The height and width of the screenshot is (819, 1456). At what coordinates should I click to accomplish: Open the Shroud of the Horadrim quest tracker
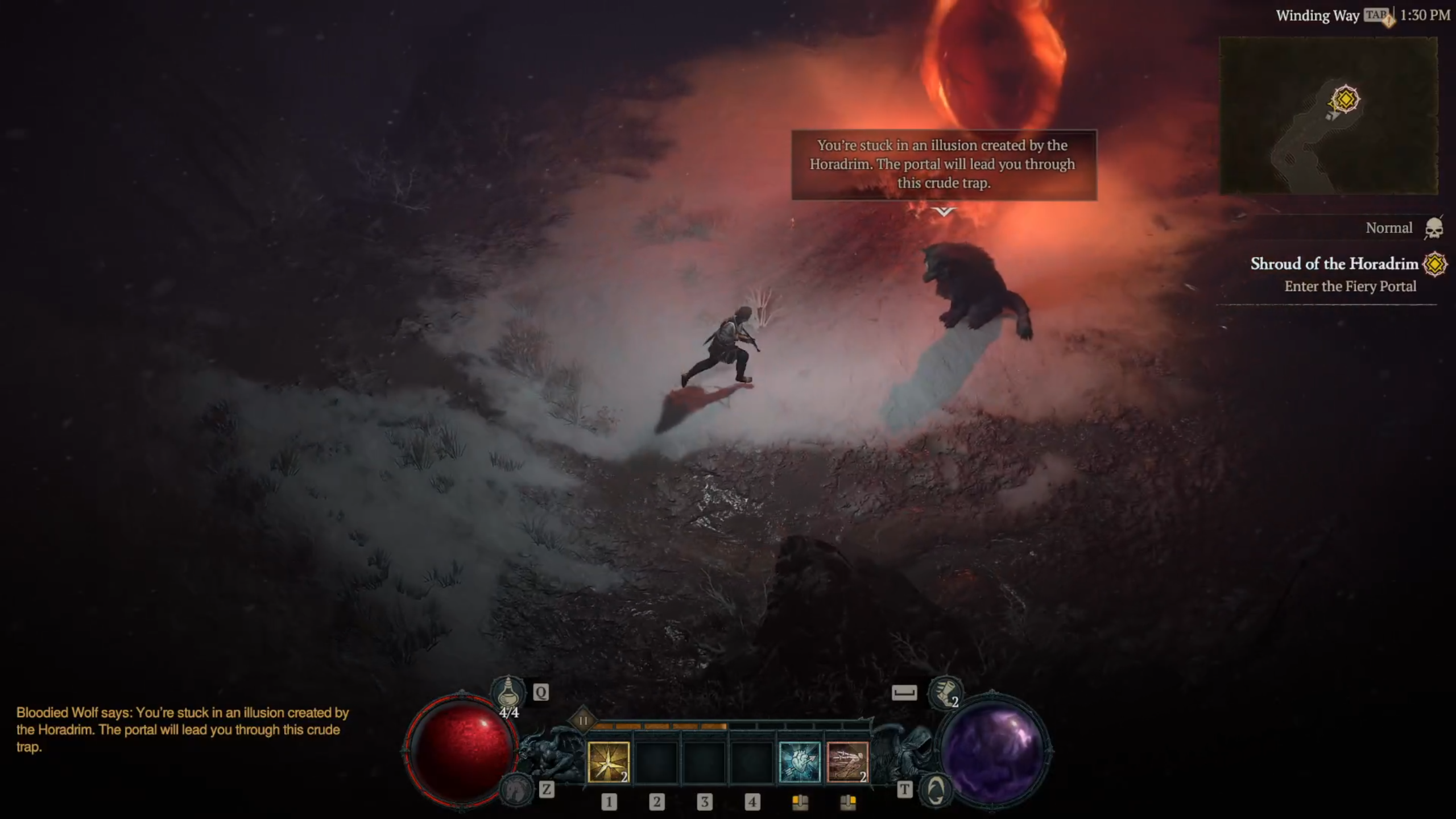1334,264
